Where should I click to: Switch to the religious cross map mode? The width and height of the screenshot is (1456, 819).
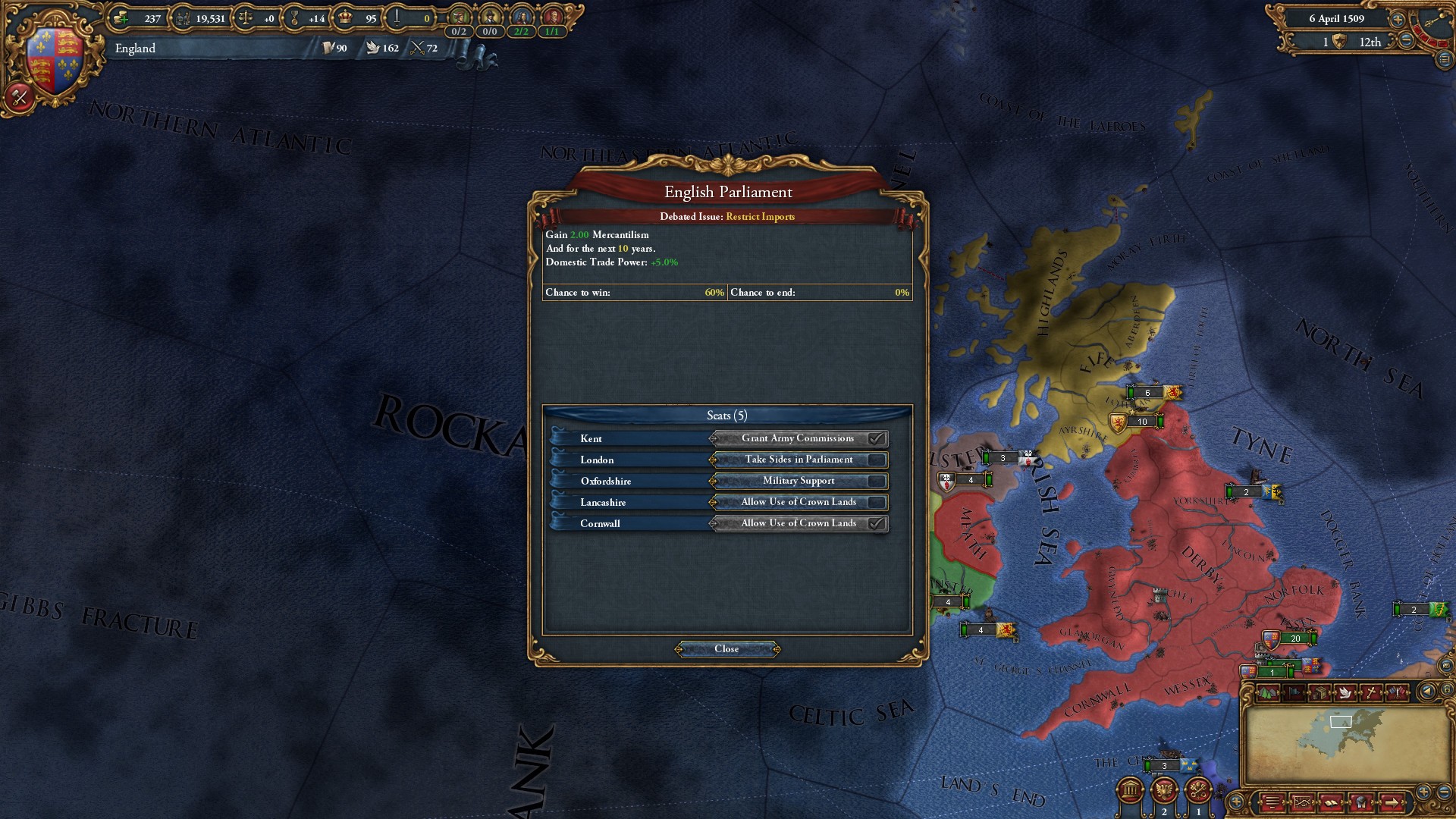coord(1371,692)
